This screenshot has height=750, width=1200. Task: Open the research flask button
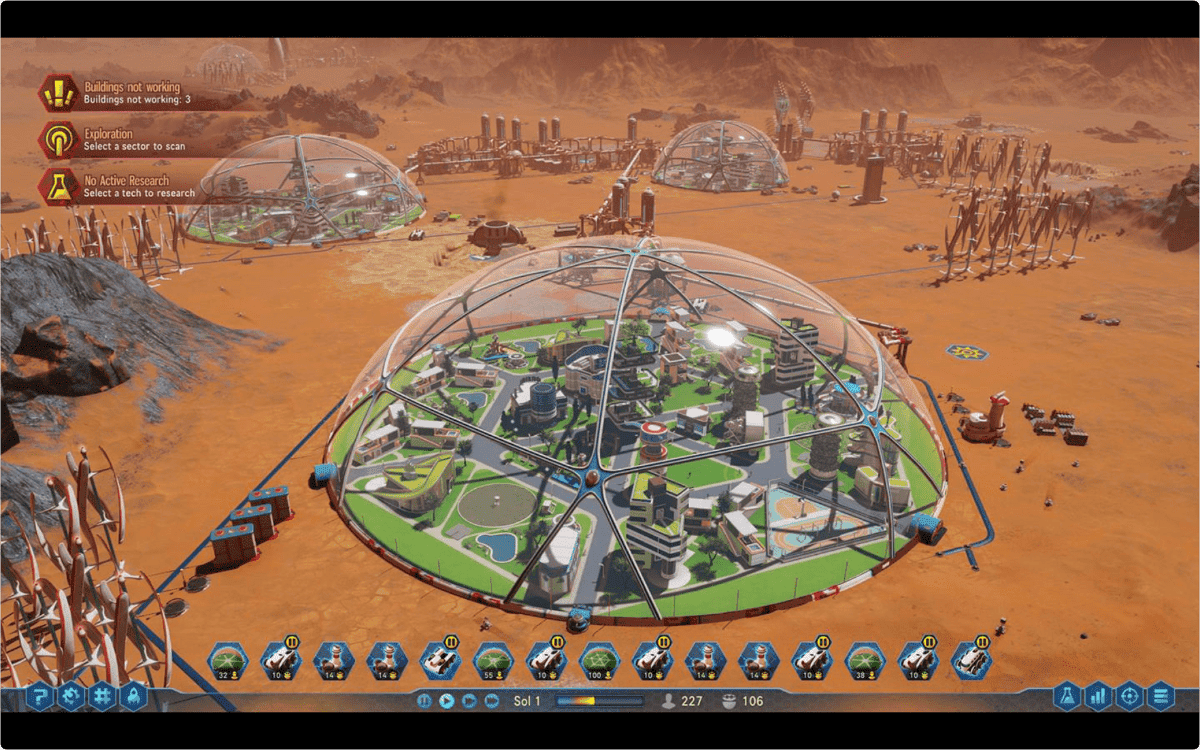(1067, 695)
